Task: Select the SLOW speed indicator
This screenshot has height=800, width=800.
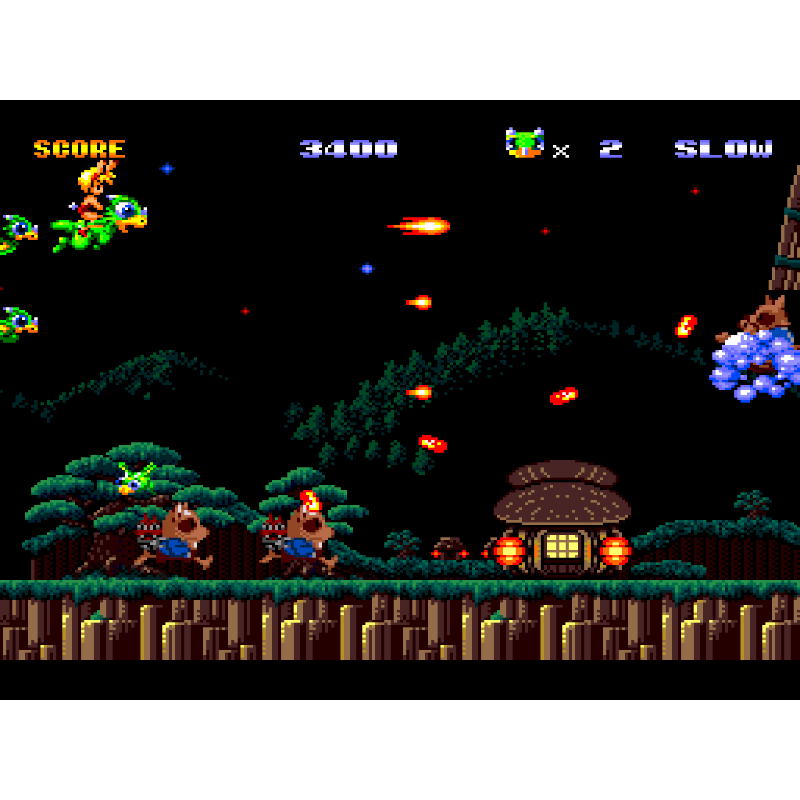Action: 723,149
